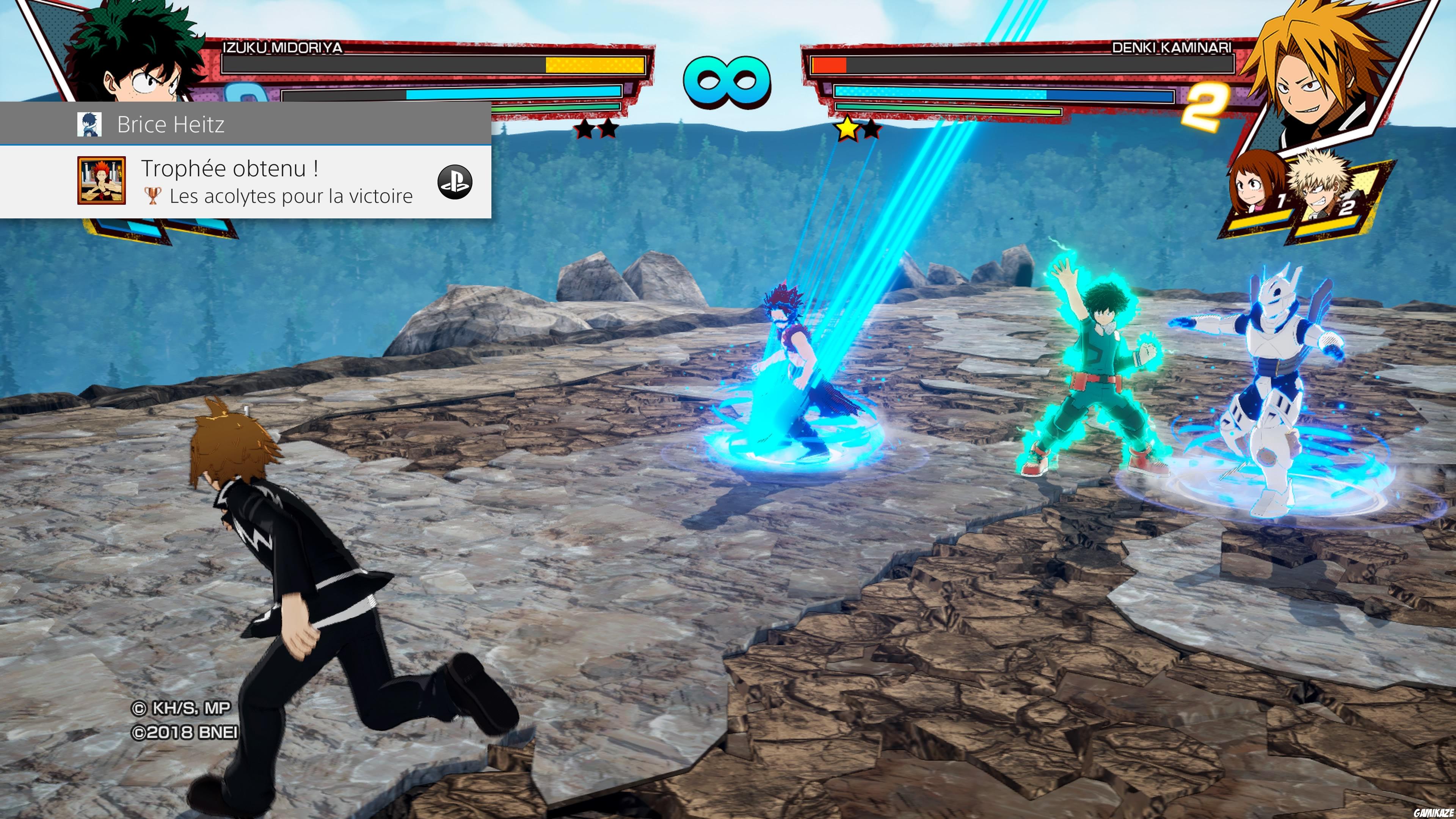Select the trophy thumbnail showing Kirishima

click(x=102, y=181)
